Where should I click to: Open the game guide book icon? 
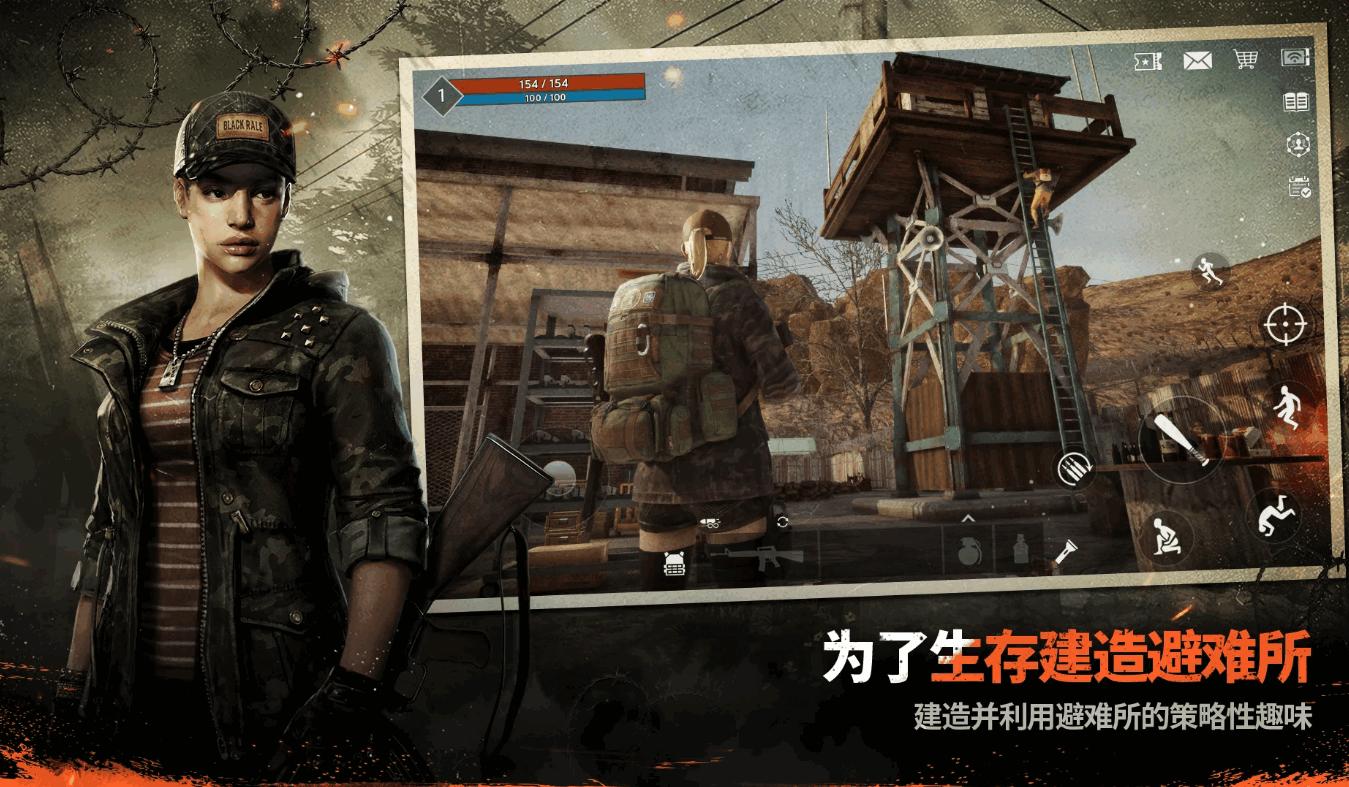(1296, 101)
